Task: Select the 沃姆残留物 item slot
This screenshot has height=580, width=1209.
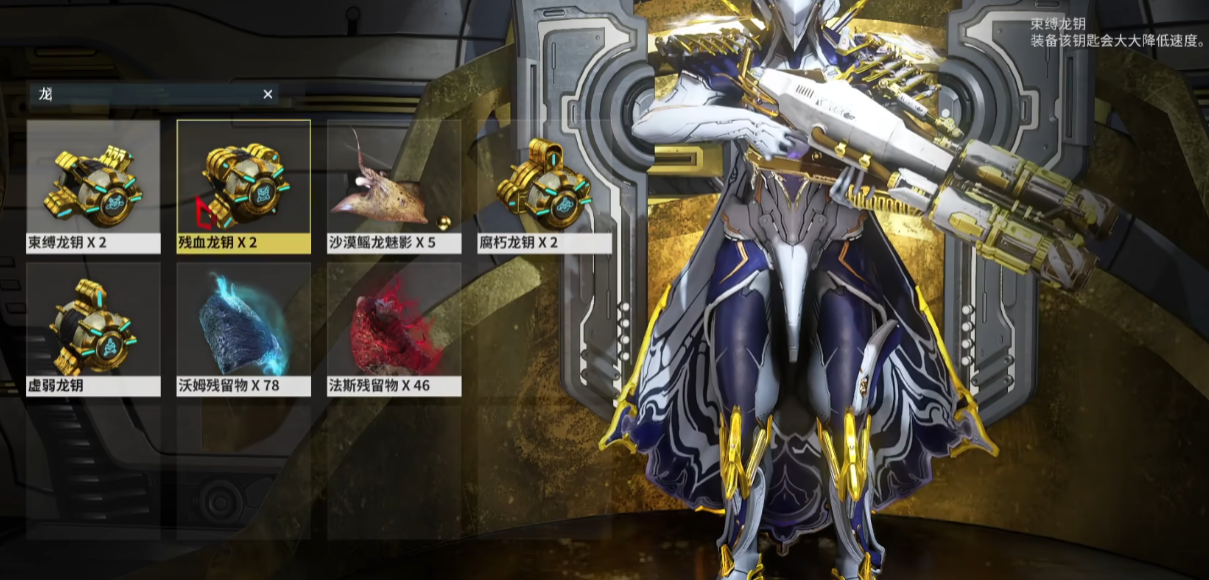Action: 243,329
